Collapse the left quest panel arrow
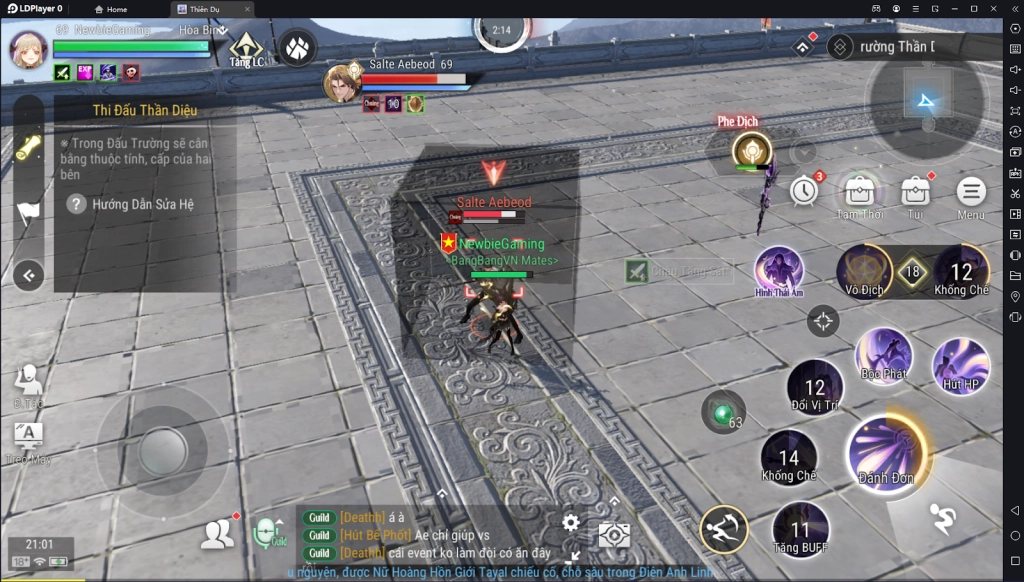This screenshot has height=582, width=1024. point(28,274)
